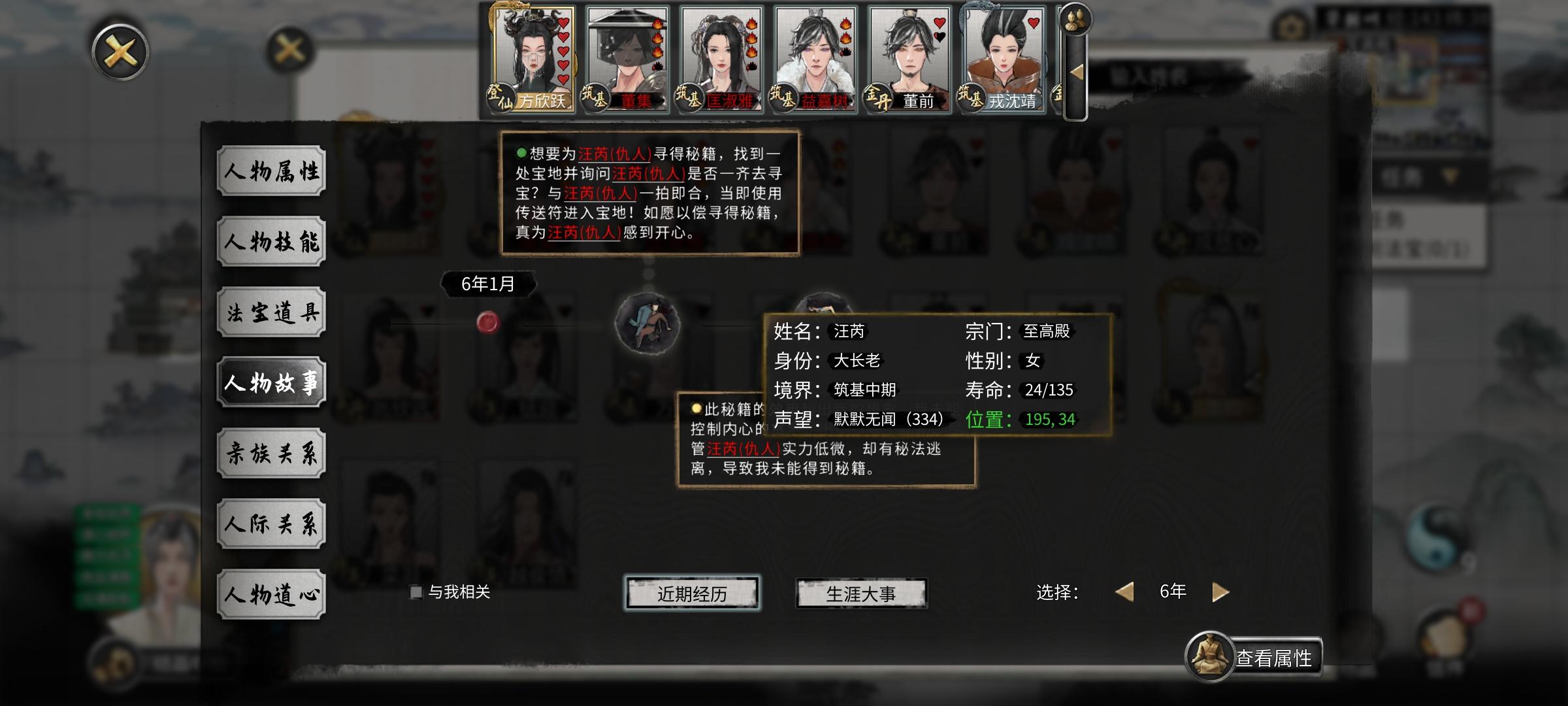Open the 人际关系 tab
1568x706 pixels.
tap(272, 523)
